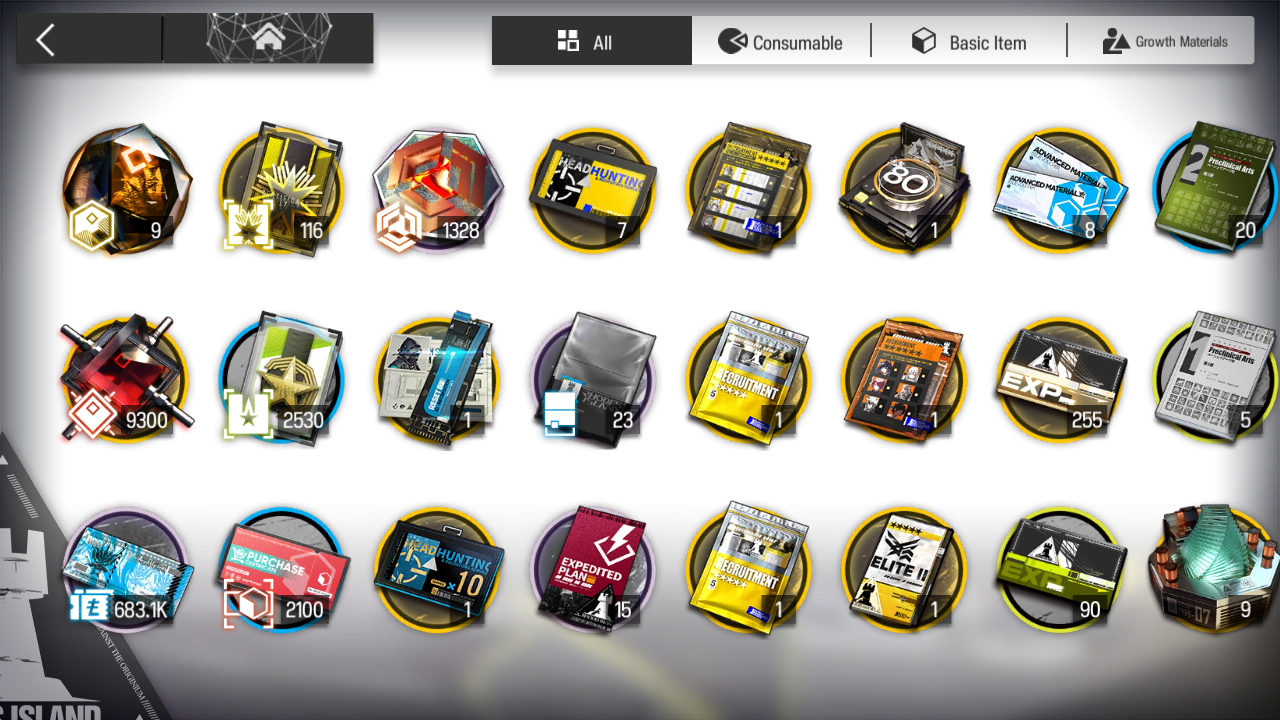The height and width of the screenshot is (720, 1280).
Task: Select the EXP card with 255
Action: [1060, 378]
